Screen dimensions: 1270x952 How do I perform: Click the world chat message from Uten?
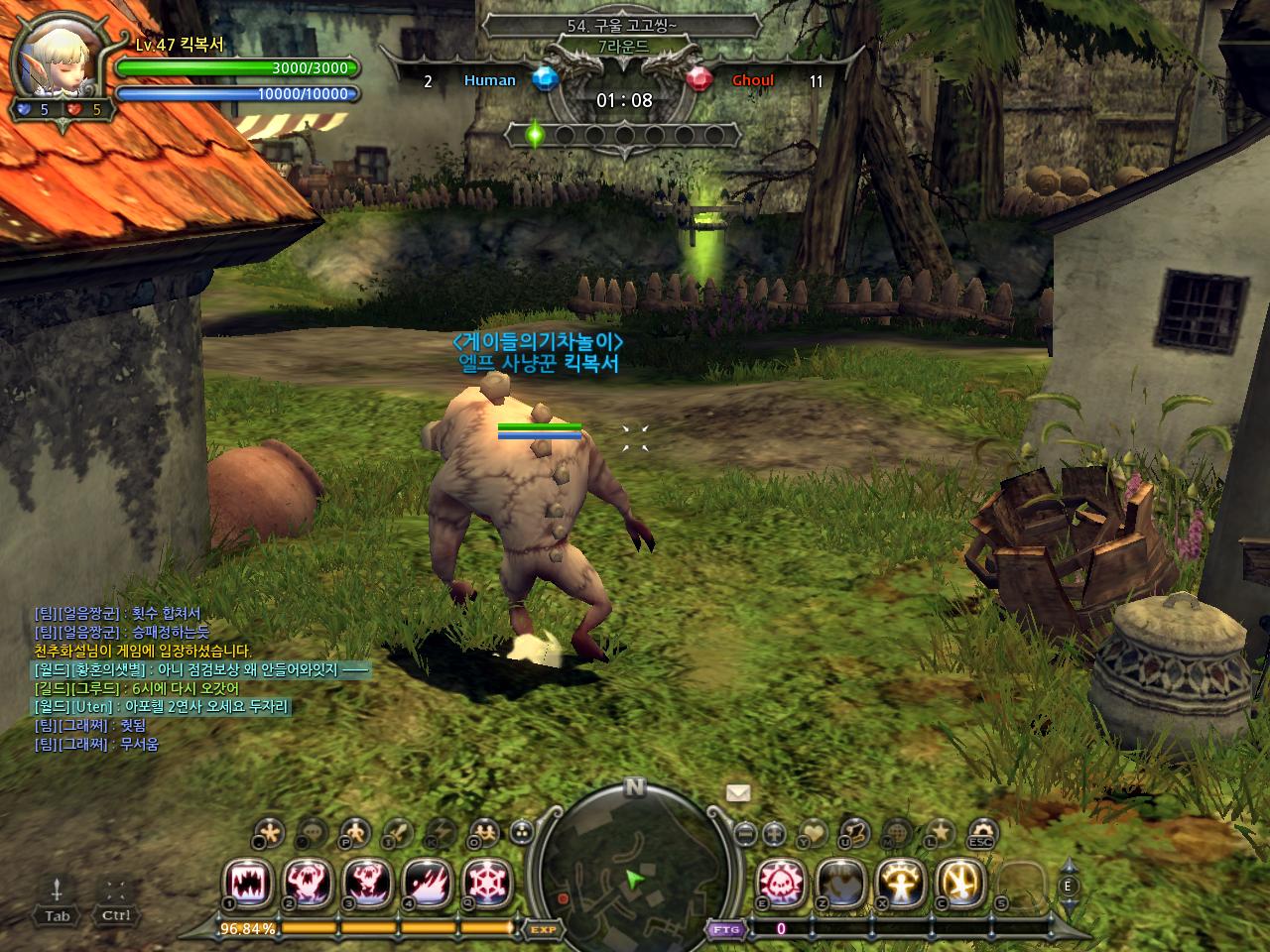pyautogui.click(x=161, y=707)
